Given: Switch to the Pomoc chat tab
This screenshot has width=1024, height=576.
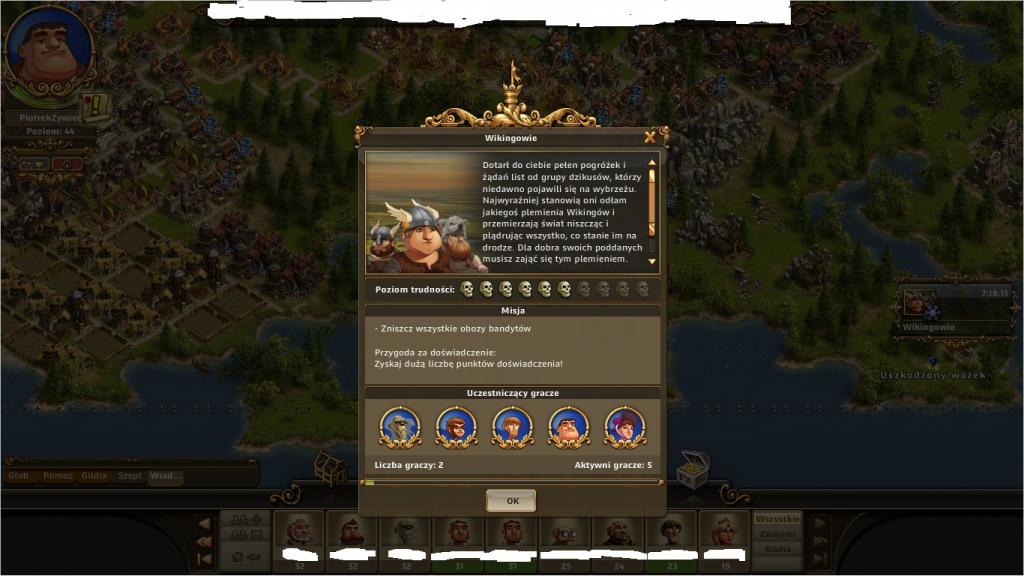Looking at the screenshot, I should point(57,476).
